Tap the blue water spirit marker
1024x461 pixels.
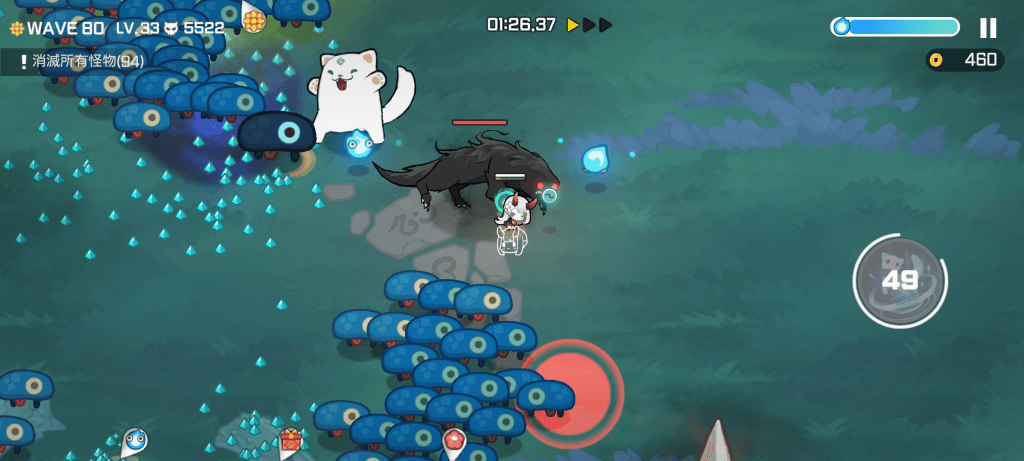[135, 440]
